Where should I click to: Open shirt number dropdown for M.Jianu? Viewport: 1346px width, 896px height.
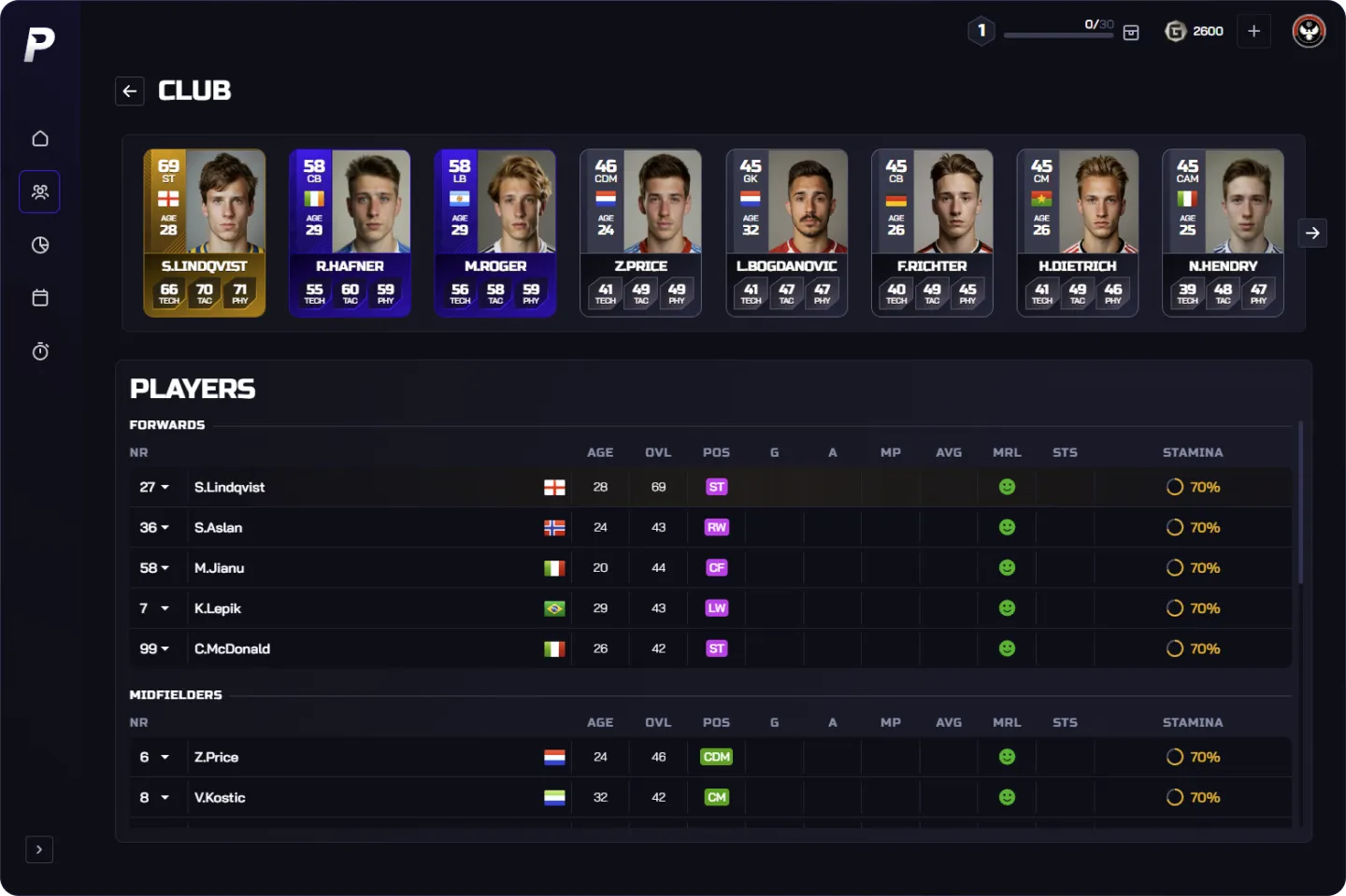tap(155, 568)
